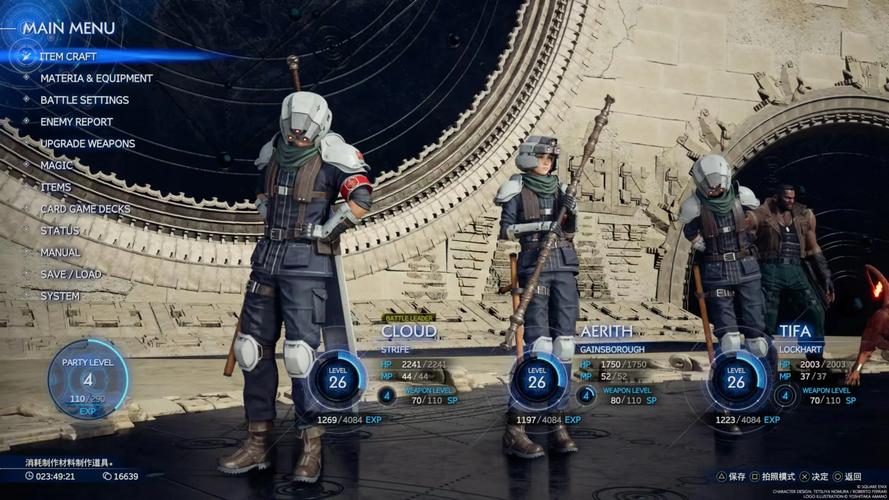Select the Manual entry
The height and width of the screenshot is (500, 889).
60,253
